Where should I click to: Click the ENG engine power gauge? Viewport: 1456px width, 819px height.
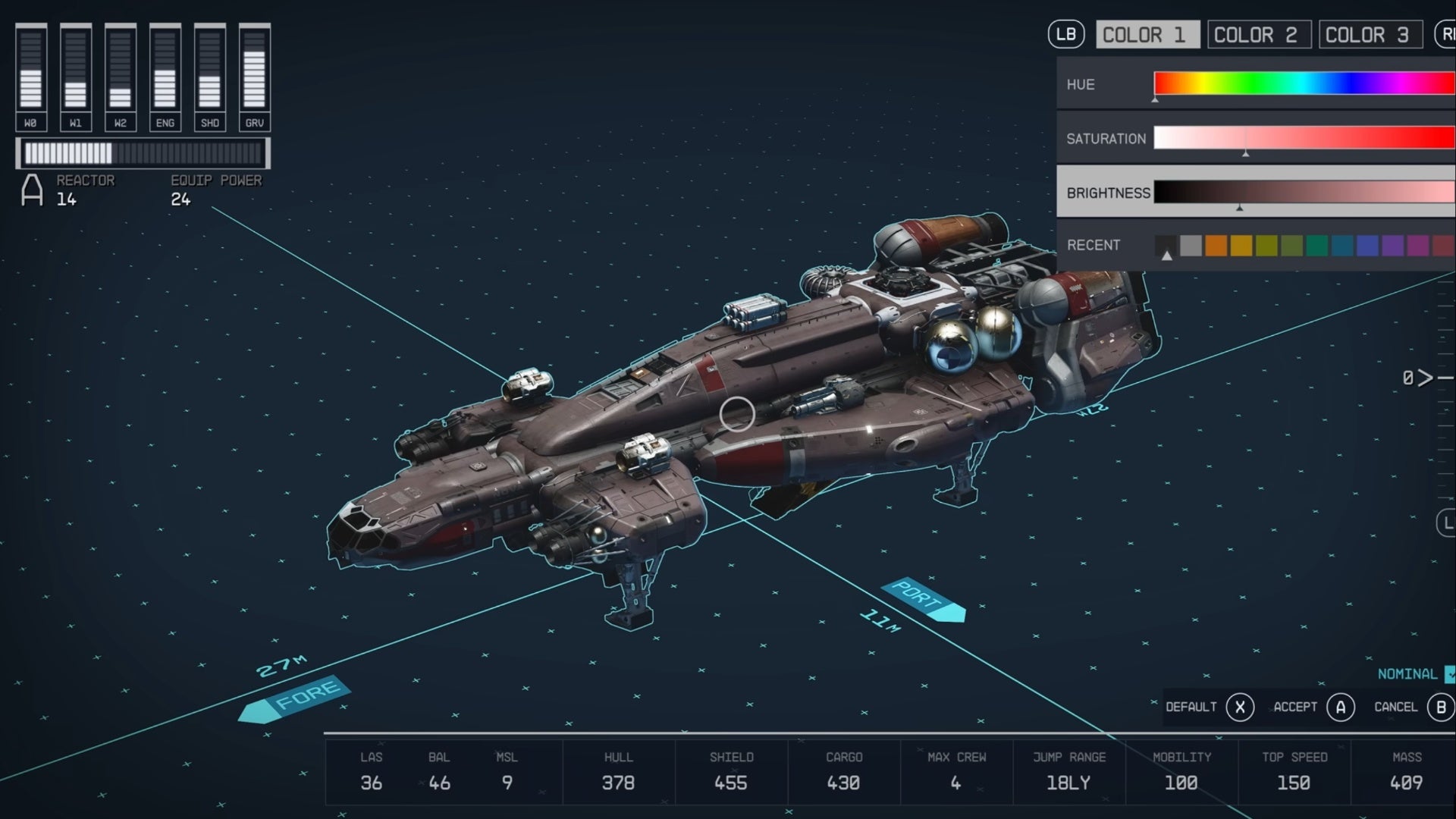[165, 72]
